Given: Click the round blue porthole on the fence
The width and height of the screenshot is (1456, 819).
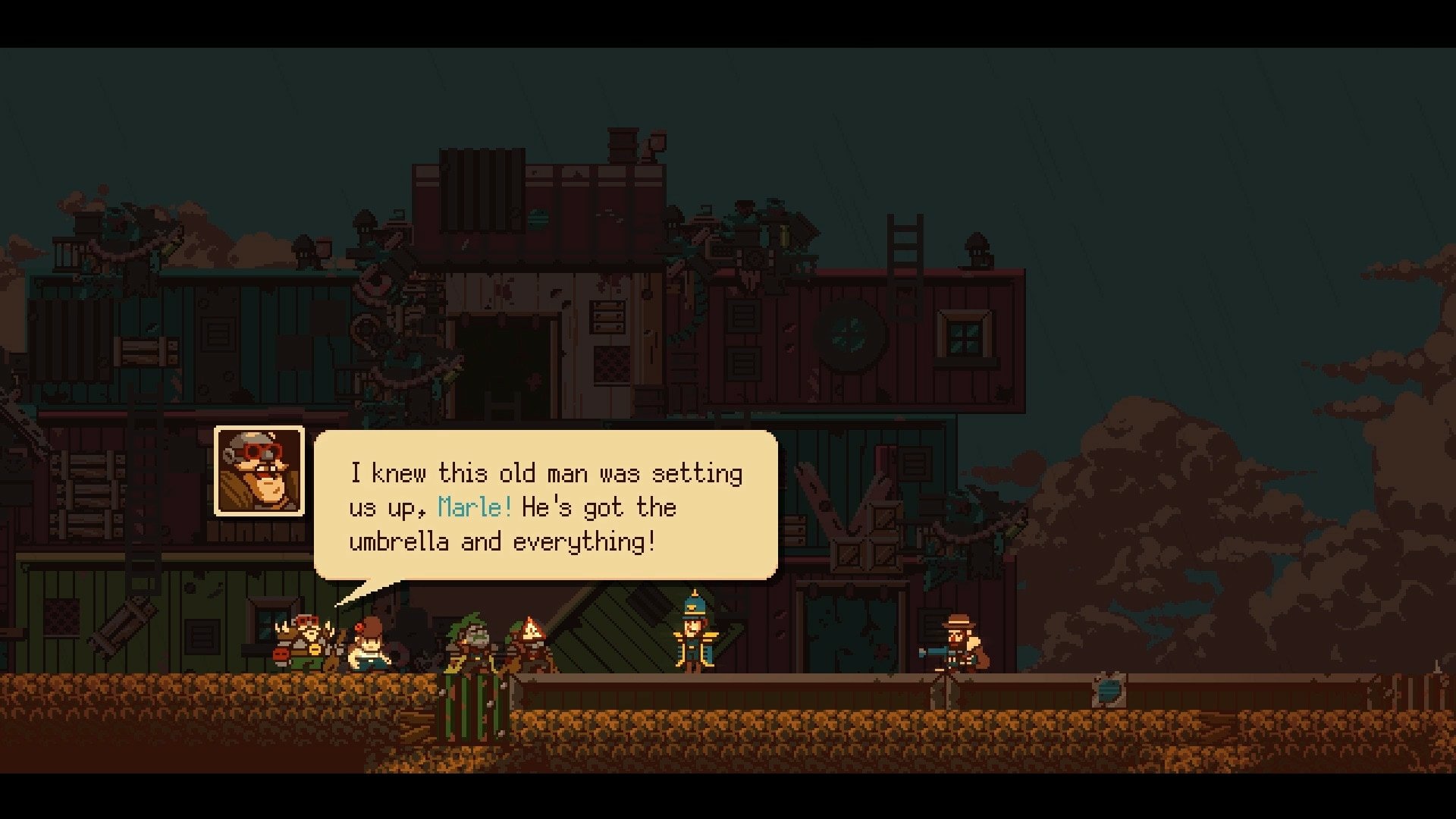Looking at the screenshot, I should click(1111, 692).
